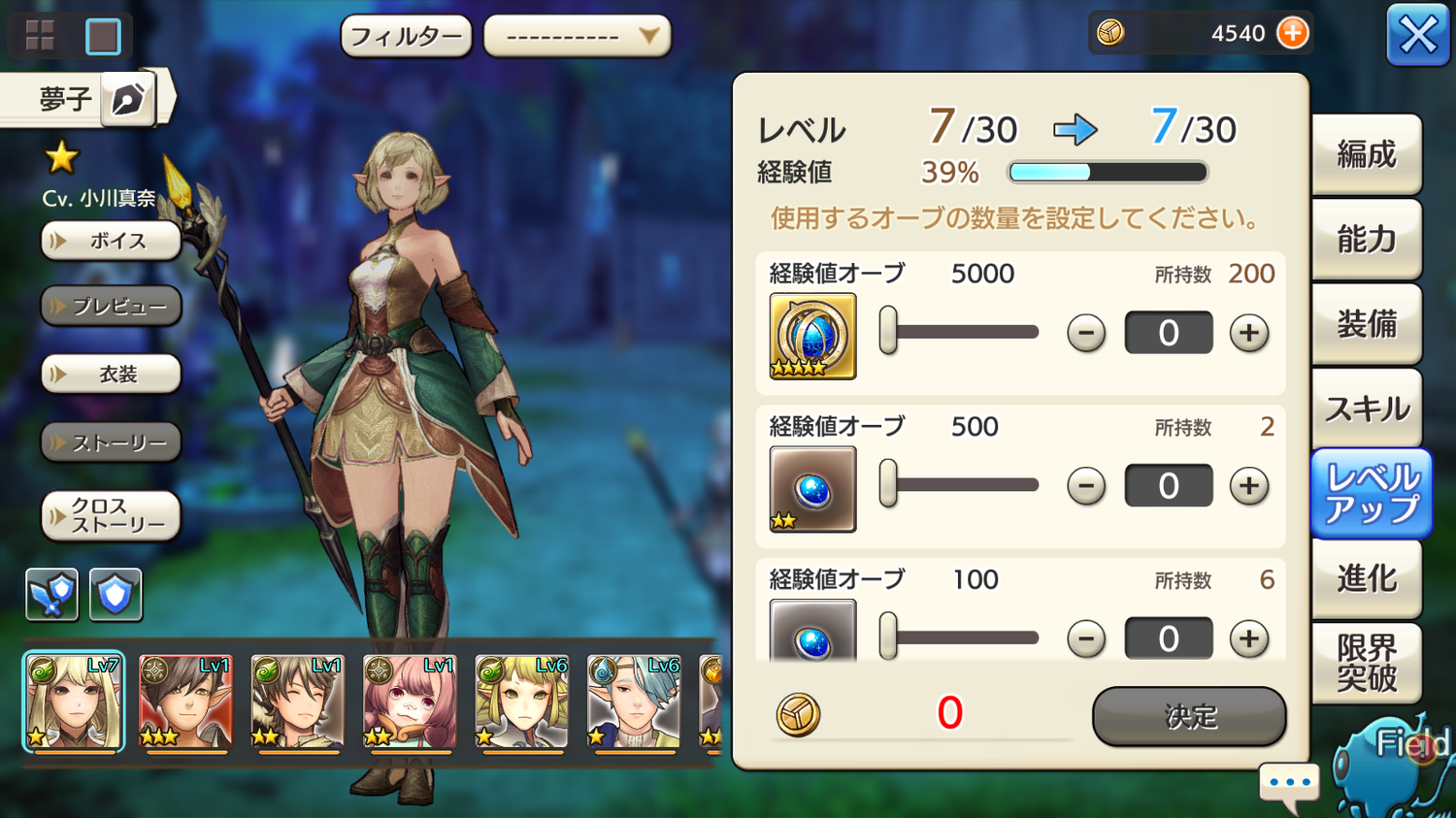The width and height of the screenshot is (1456, 818).
Task: Open the 衣装 costume menu
Action: (111, 375)
